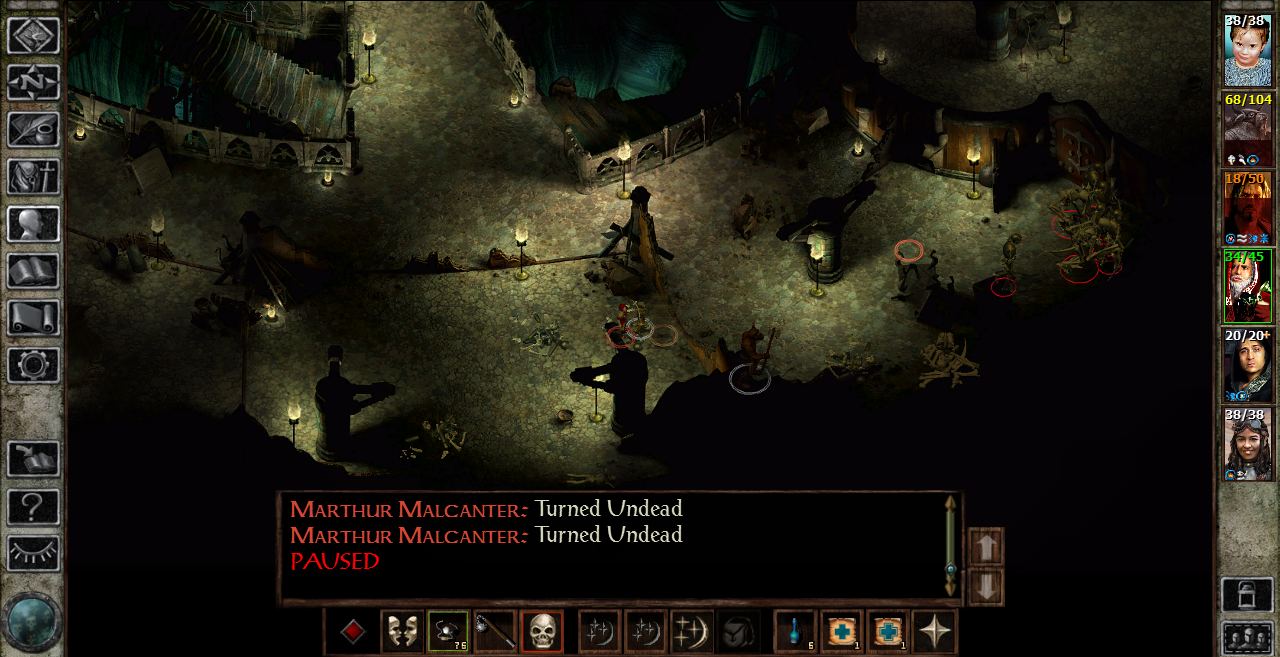Select the baby portrait party member

tap(1247, 50)
